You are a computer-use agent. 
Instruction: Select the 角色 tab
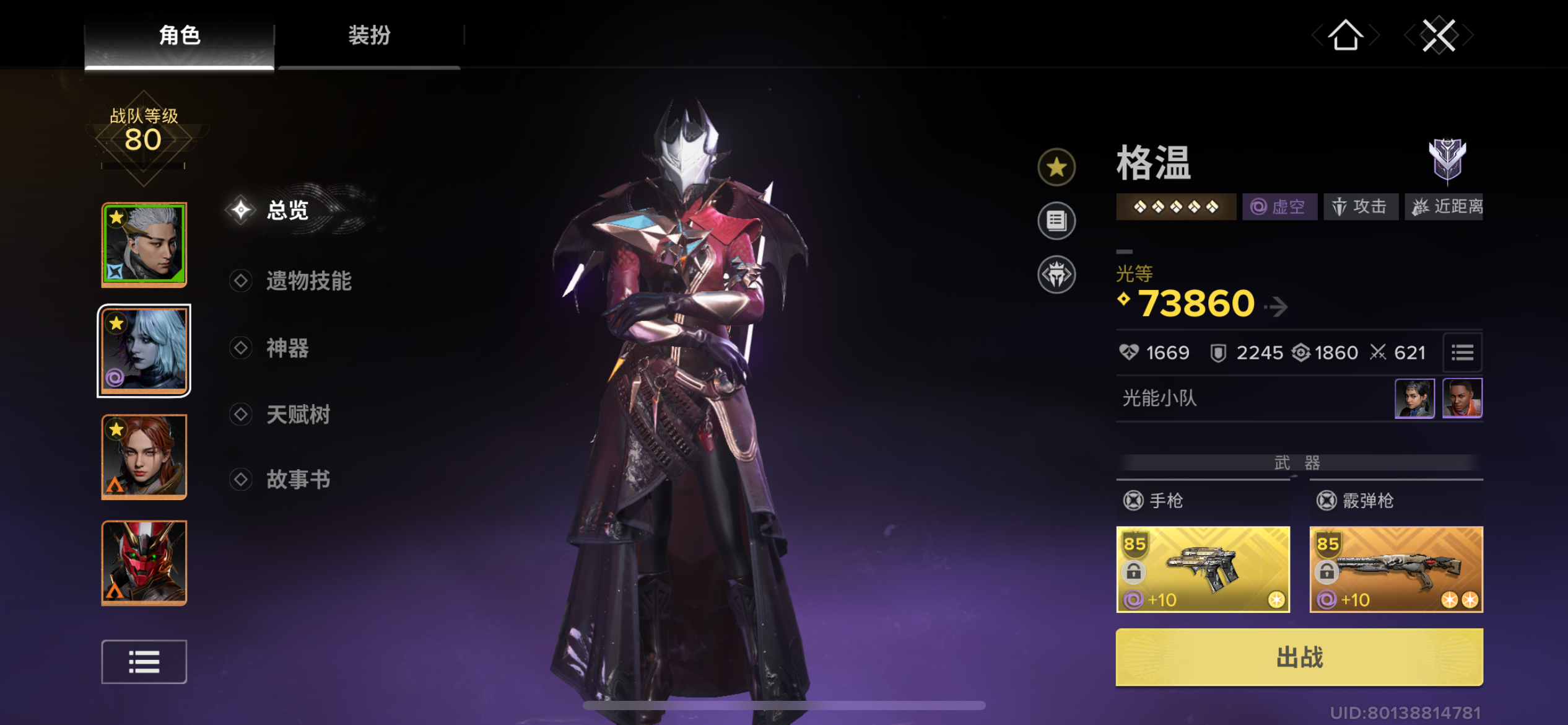click(x=180, y=35)
